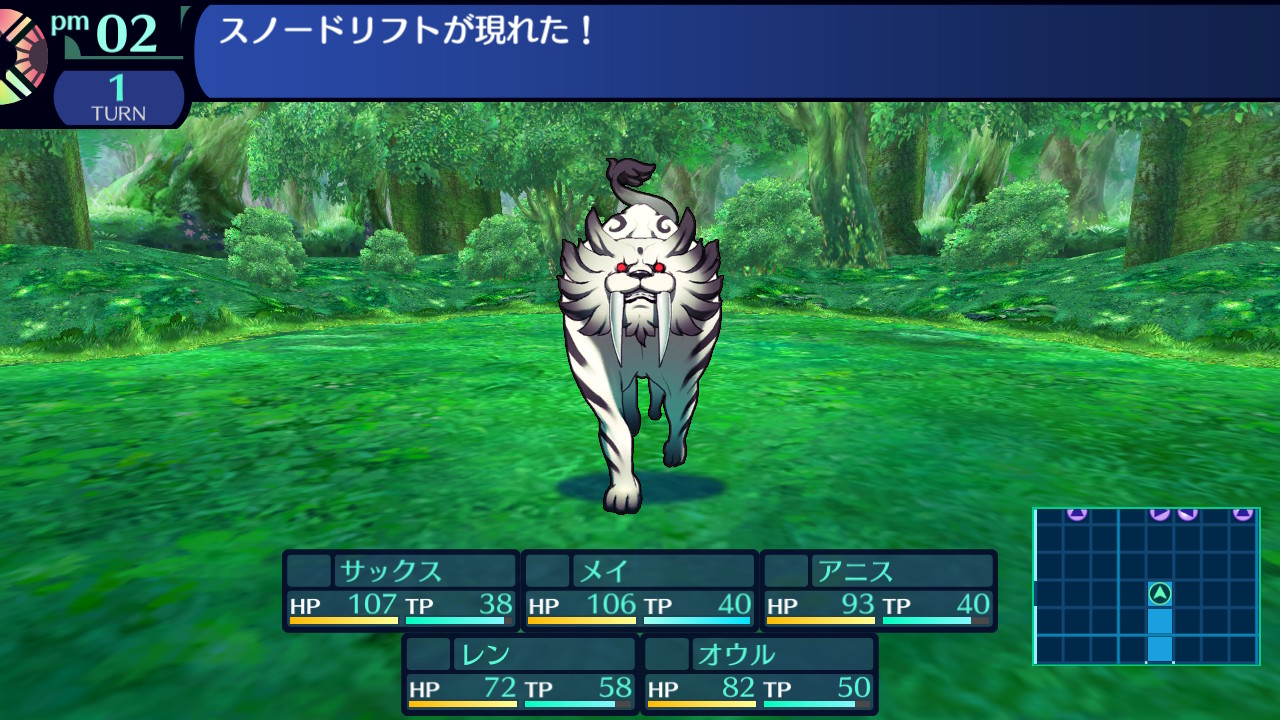This screenshot has width=1280, height=720.
Task: Select the オウル party panel
Action: coord(759,674)
